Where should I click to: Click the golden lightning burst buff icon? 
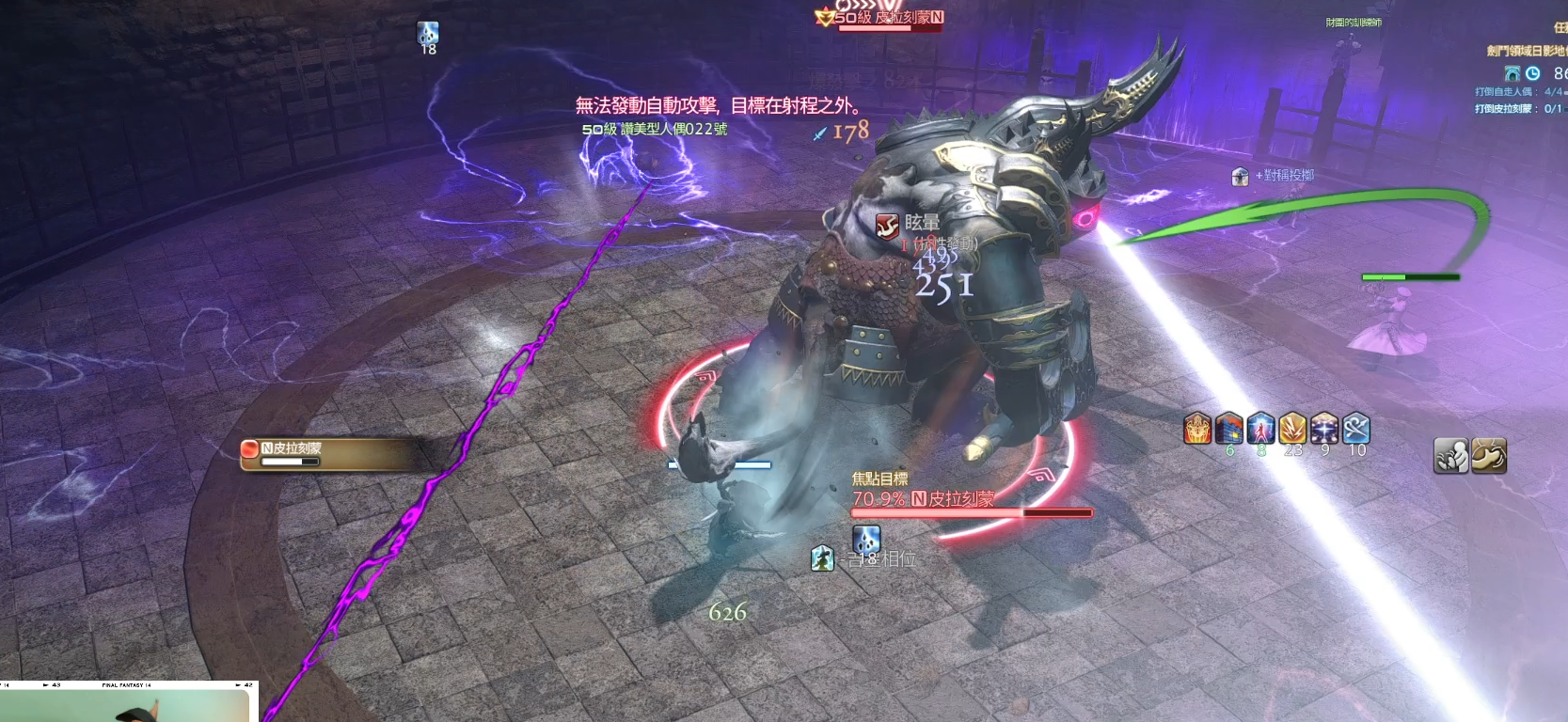[x=1293, y=429]
